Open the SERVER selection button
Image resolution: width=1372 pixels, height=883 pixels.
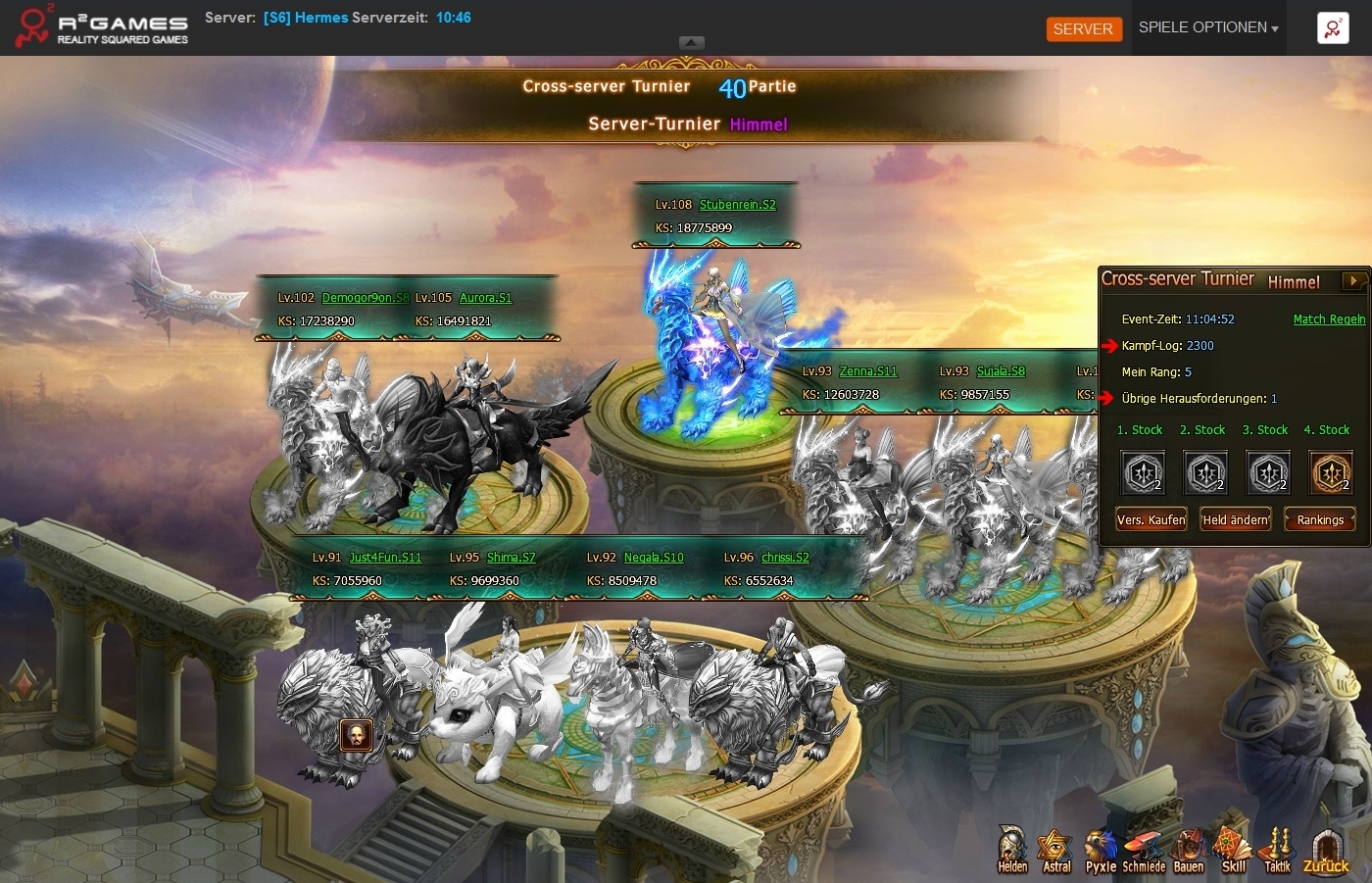1083,29
